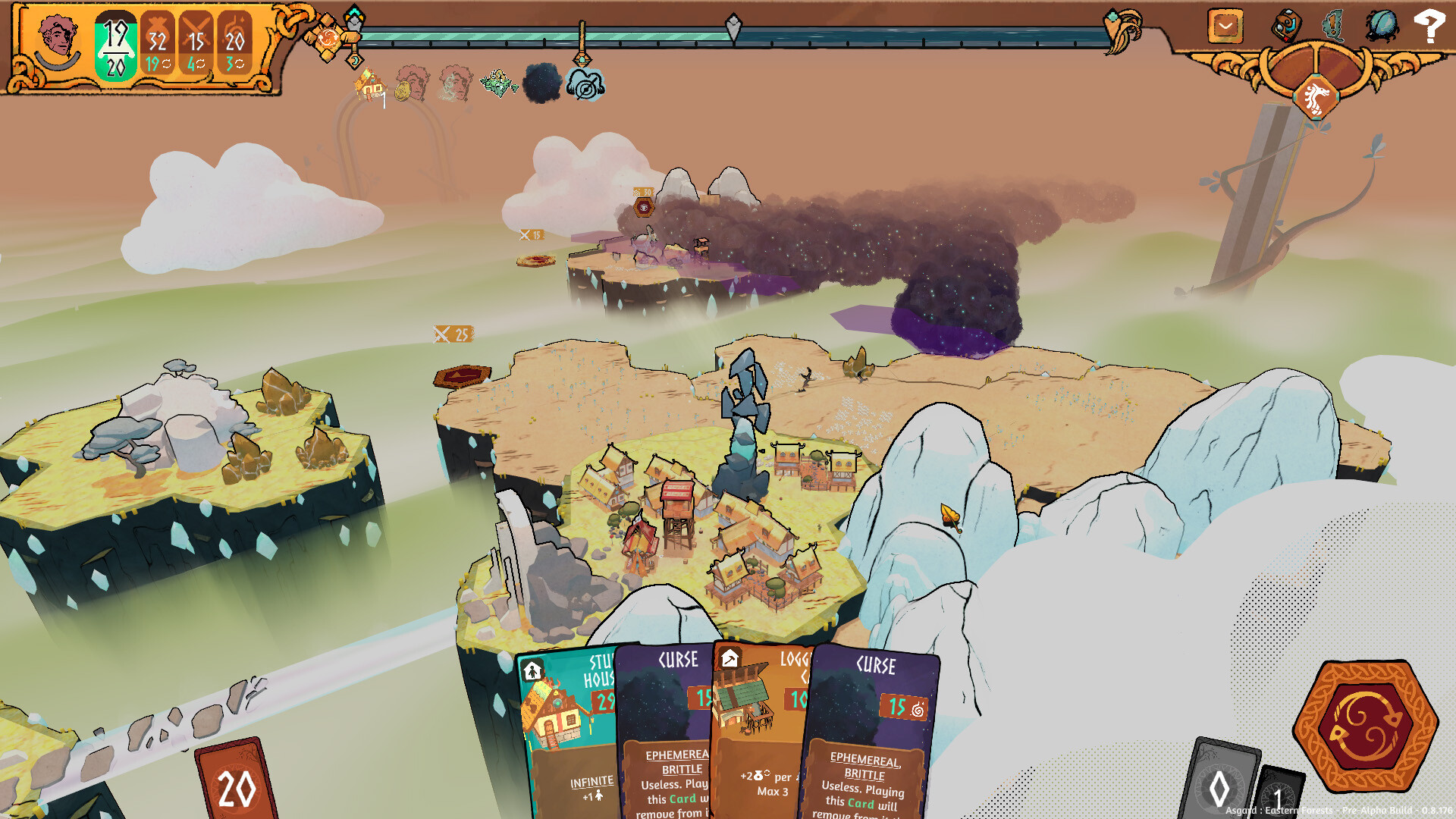Open the help question mark
Screen dimensions: 1456x819
(1429, 27)
